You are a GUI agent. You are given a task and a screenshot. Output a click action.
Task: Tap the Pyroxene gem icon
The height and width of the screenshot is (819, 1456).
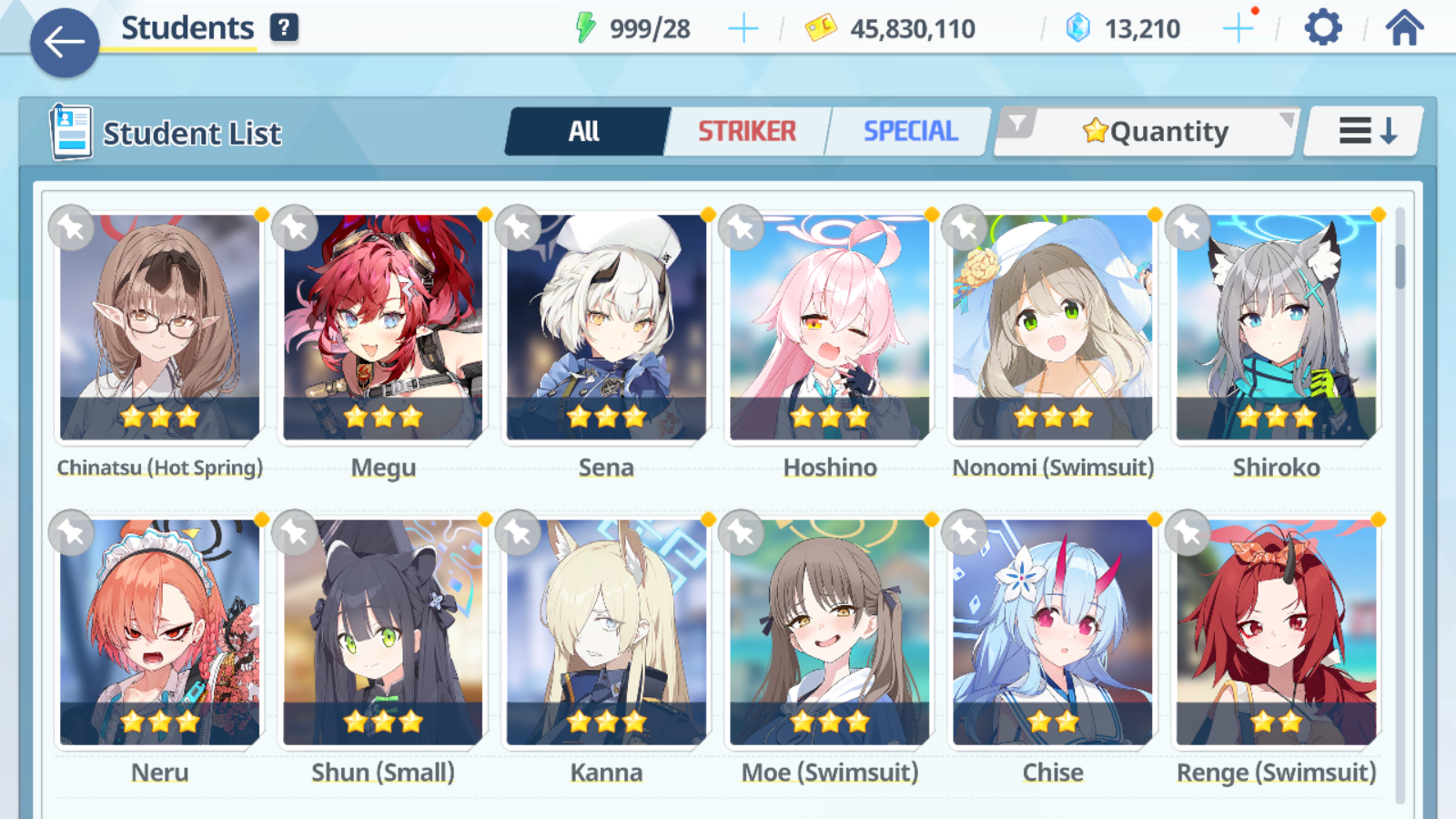tap(1078, 26)
